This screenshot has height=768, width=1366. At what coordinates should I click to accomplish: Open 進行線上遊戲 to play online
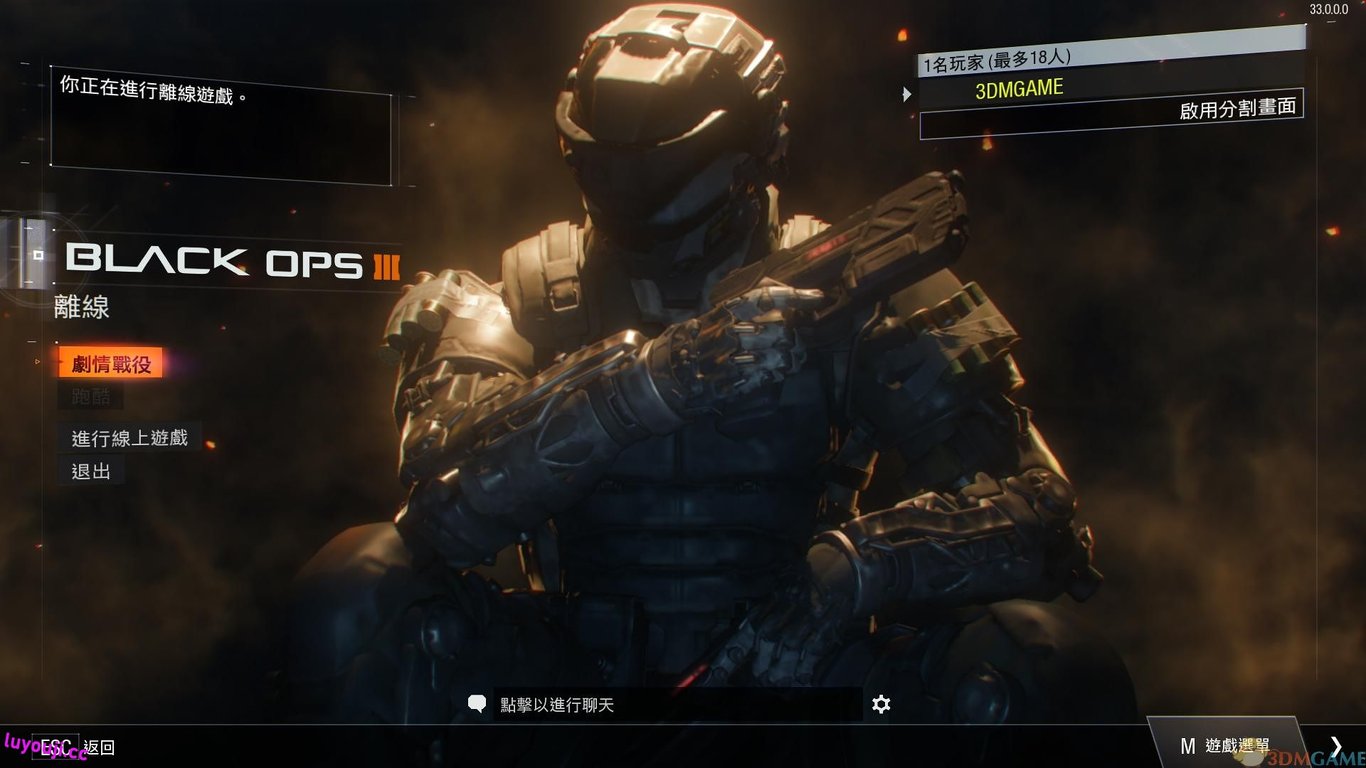pyautogui.click(x=129, y=438)
